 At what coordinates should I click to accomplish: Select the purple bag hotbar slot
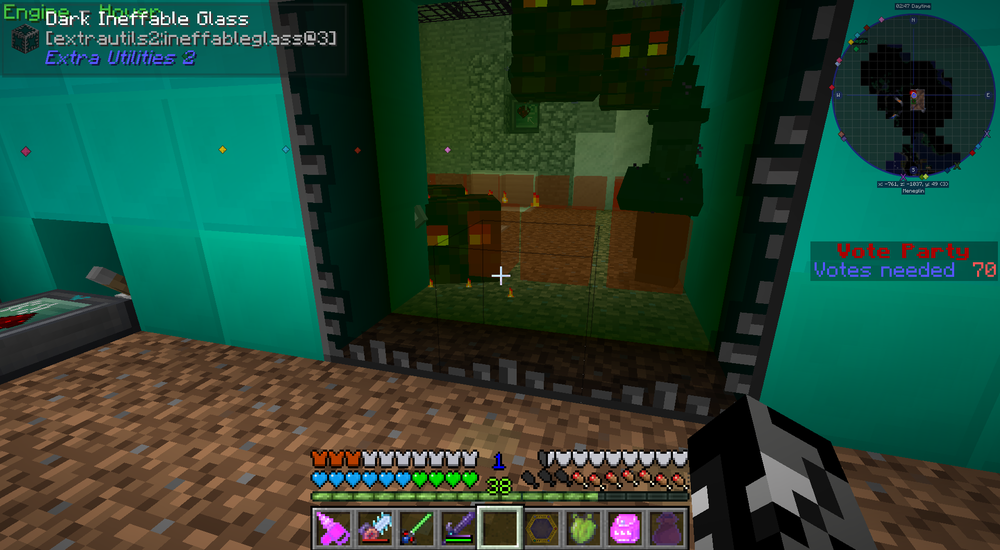pos(665,526)
